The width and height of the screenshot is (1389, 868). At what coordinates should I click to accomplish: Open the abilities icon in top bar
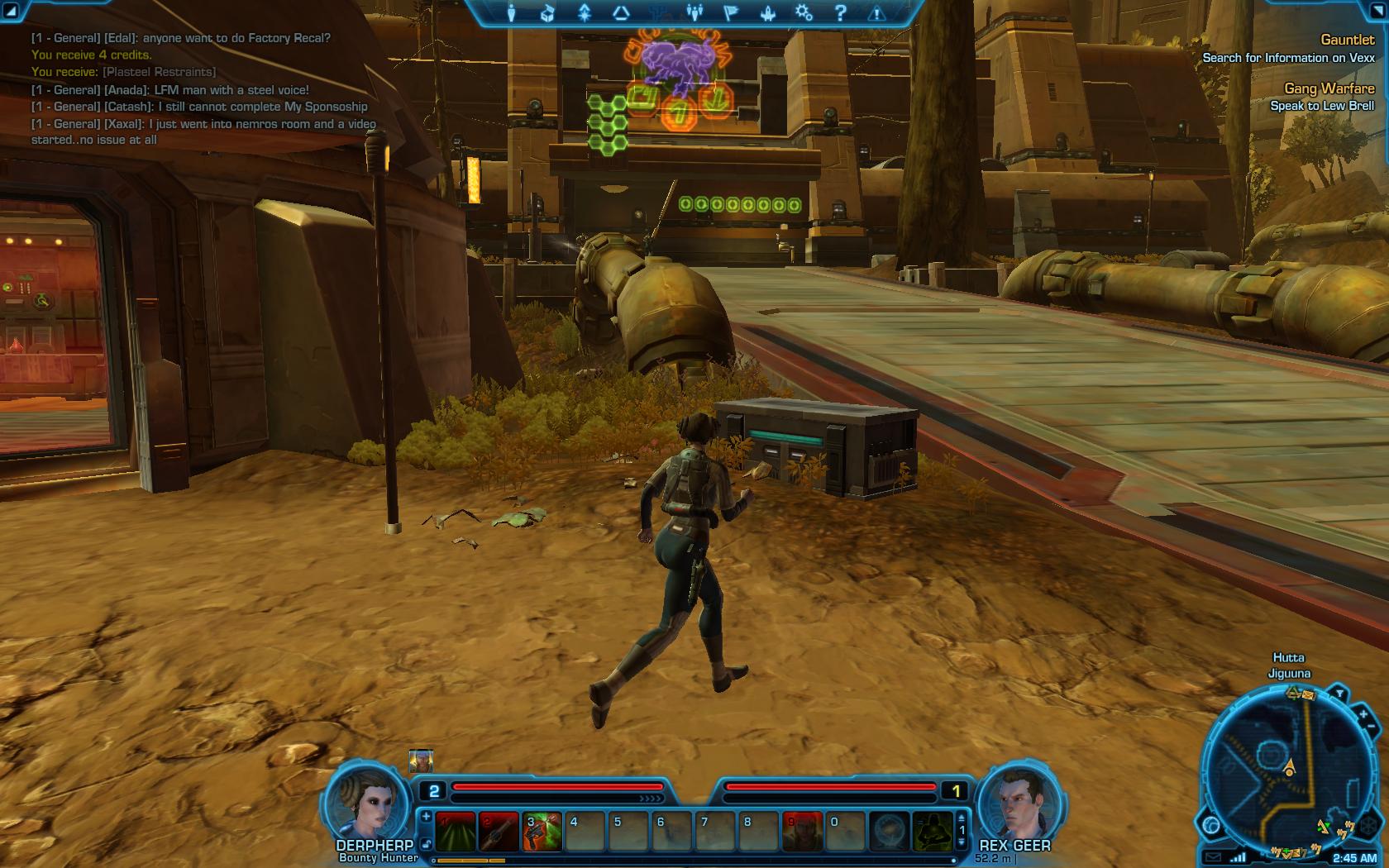pyautogui.click(x=585, y=13)
